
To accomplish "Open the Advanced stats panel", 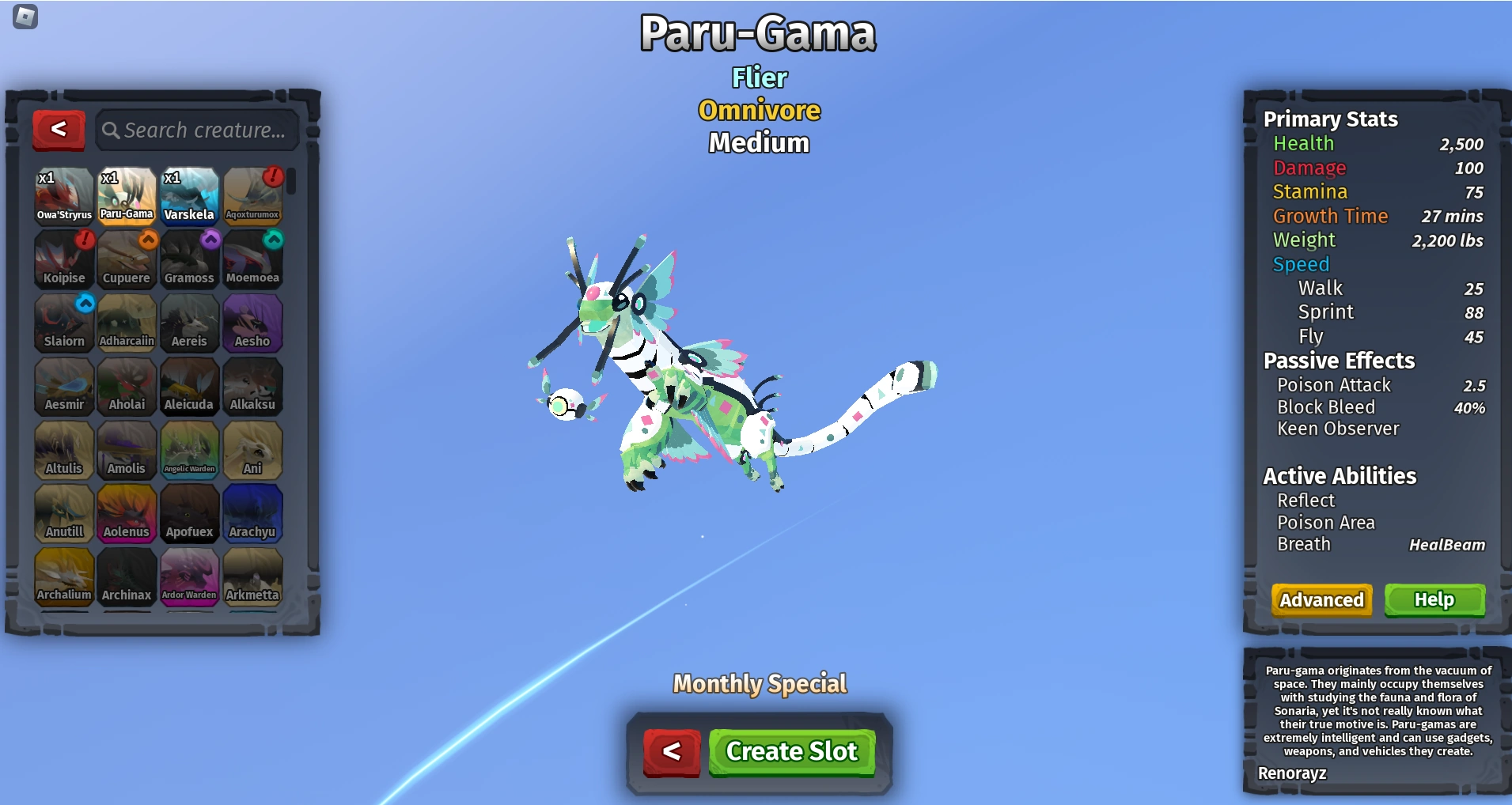I will tap(1321, 600).
